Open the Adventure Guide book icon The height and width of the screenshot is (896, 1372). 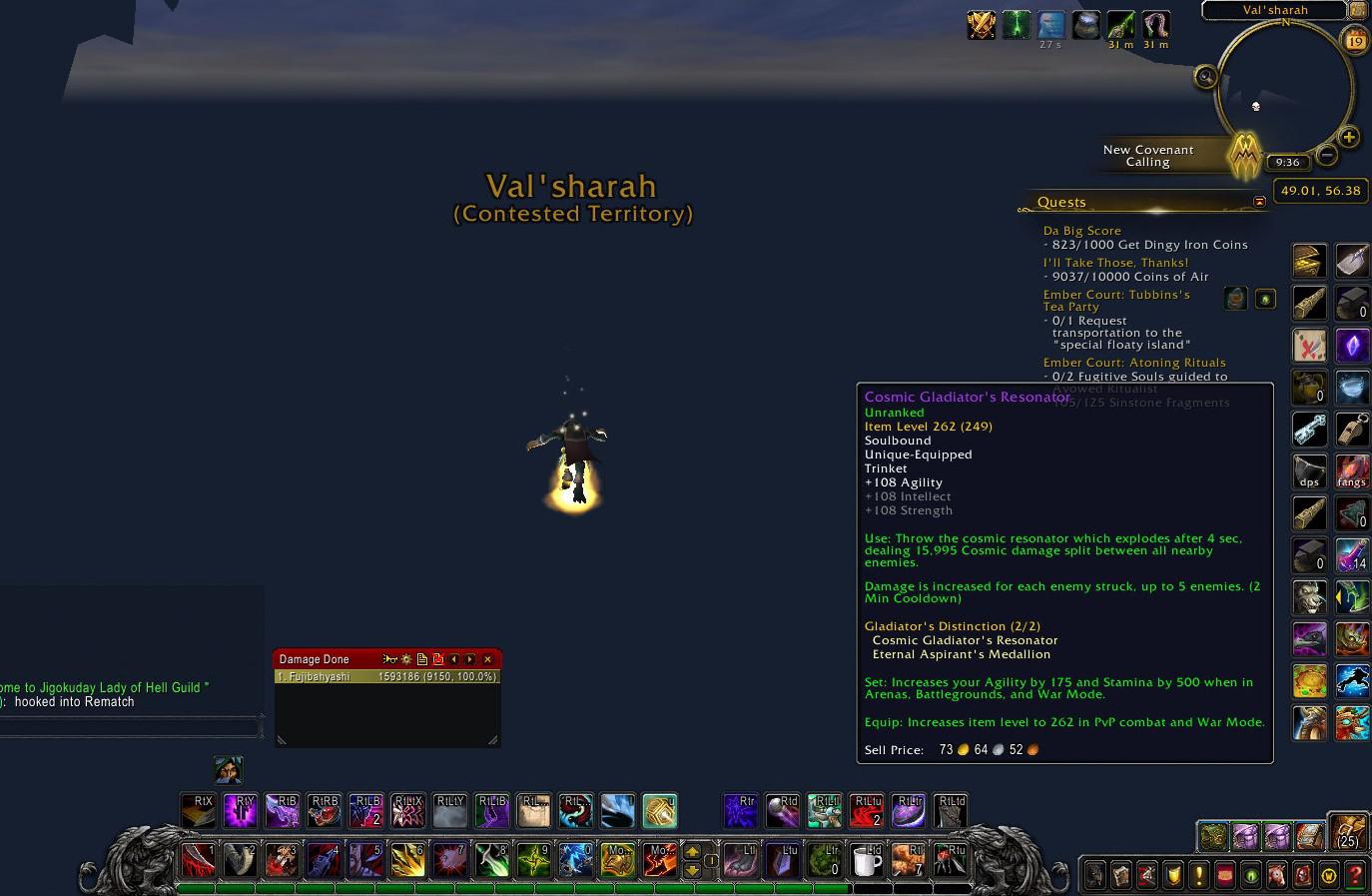pyautogui.click(x=1303, y=875)
